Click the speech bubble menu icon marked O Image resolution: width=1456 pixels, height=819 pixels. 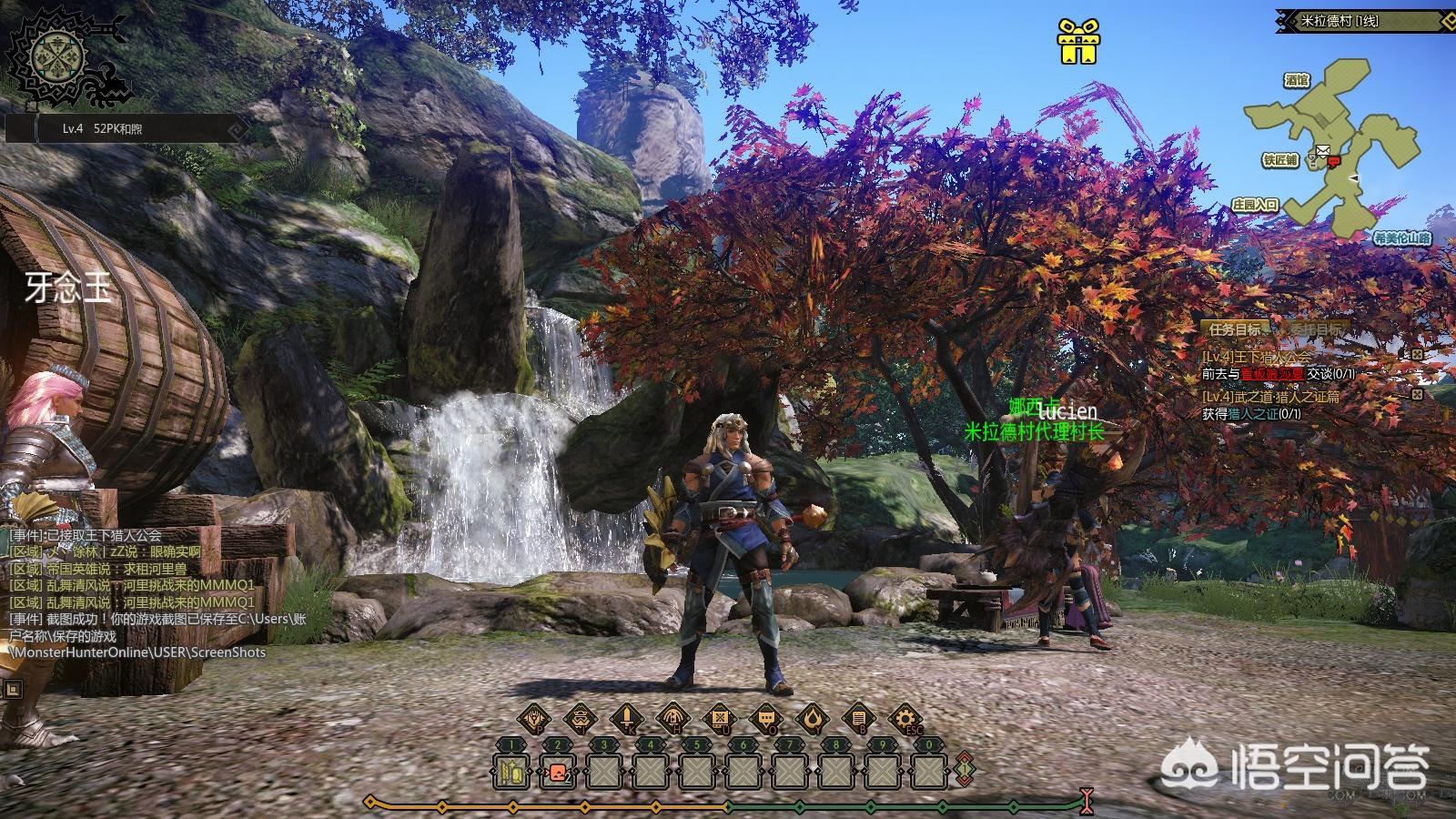pyautogui.click(x=765, y=720)
